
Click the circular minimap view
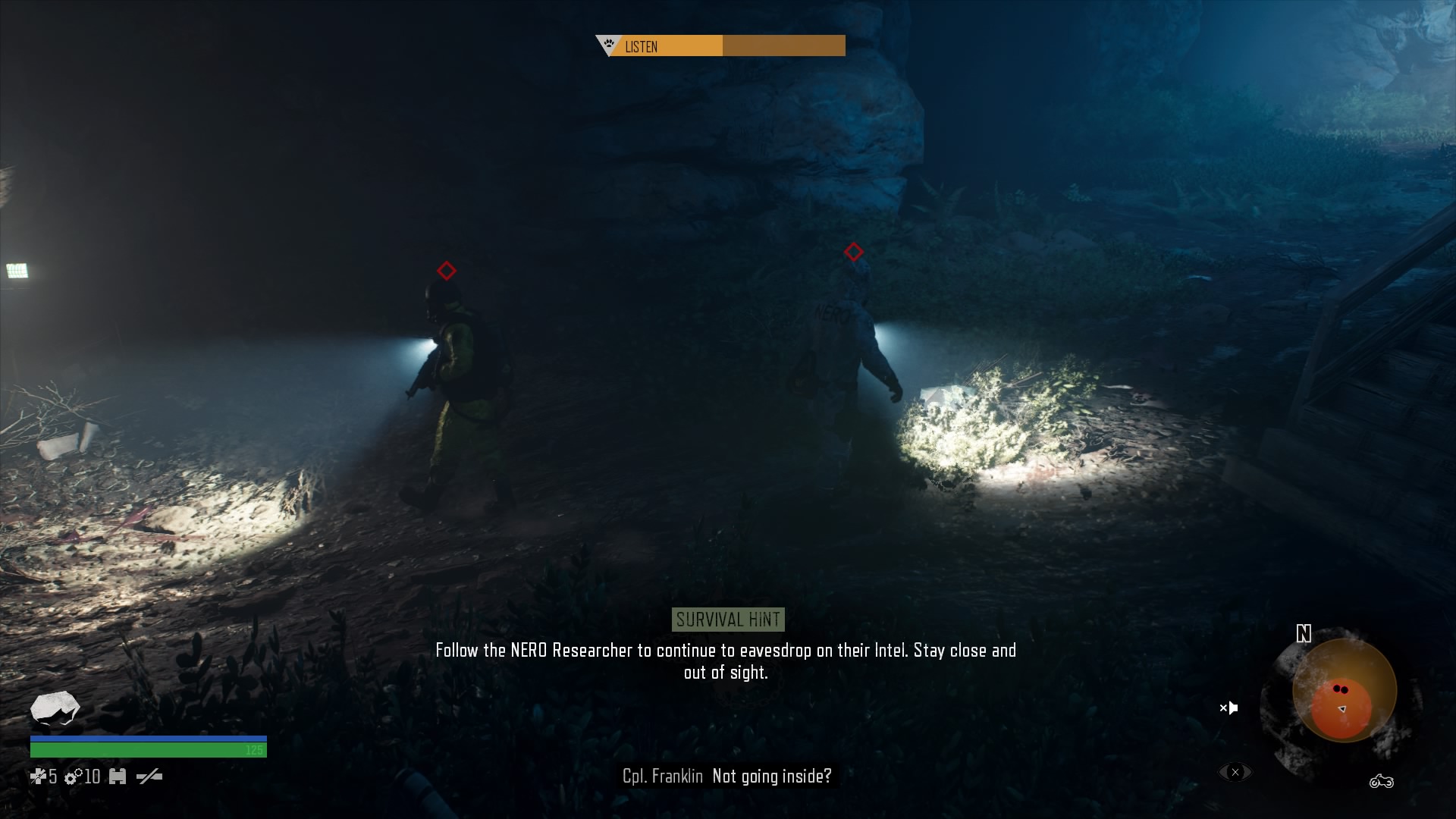click(1342, 690)
